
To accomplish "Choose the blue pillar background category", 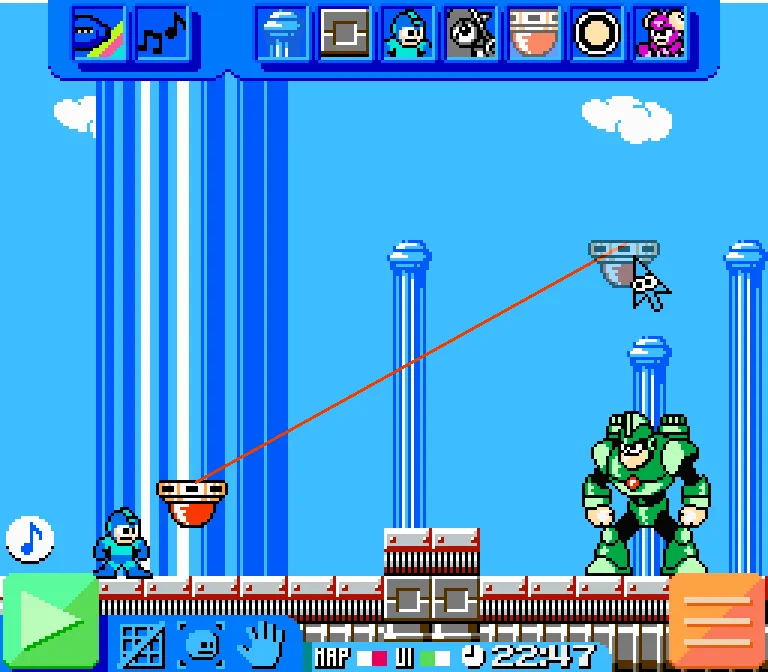I will point(281,34).
